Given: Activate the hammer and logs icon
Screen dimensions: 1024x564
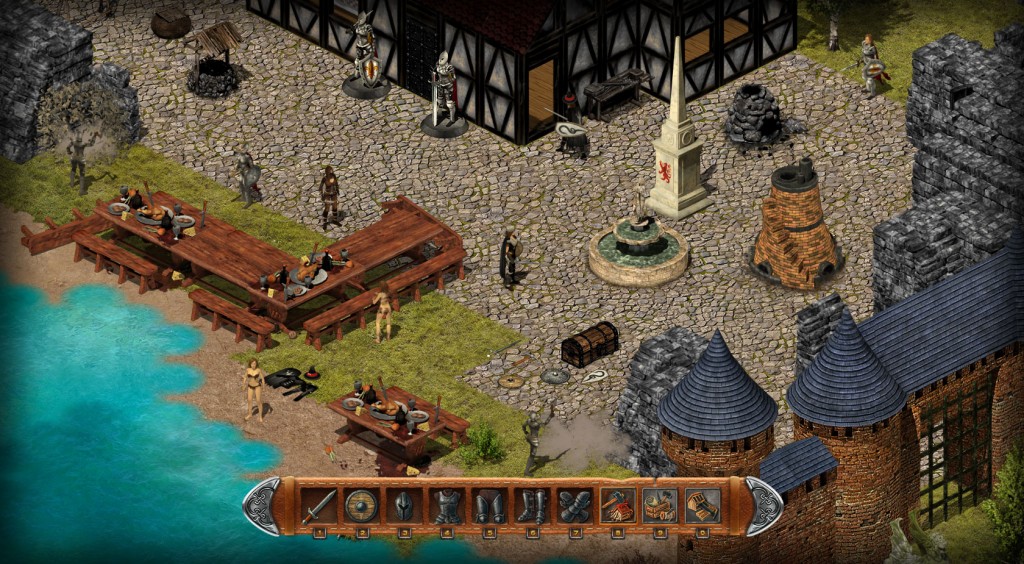Looking at the screenshot, I should coord(617,506).
